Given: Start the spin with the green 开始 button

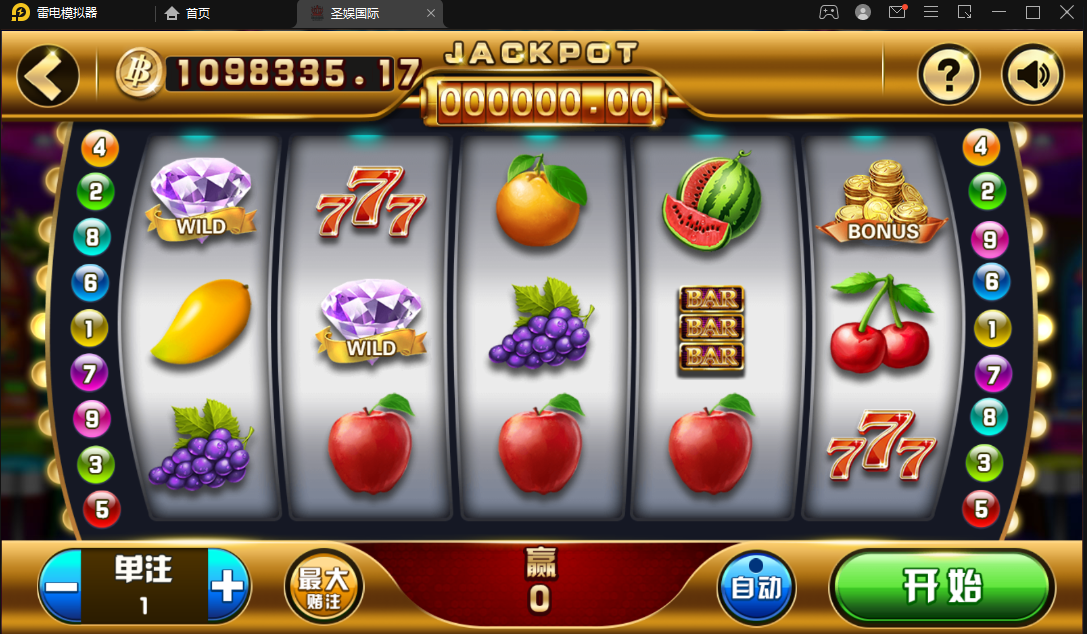Looking at the screenshot, I should (x=942, y=587).
